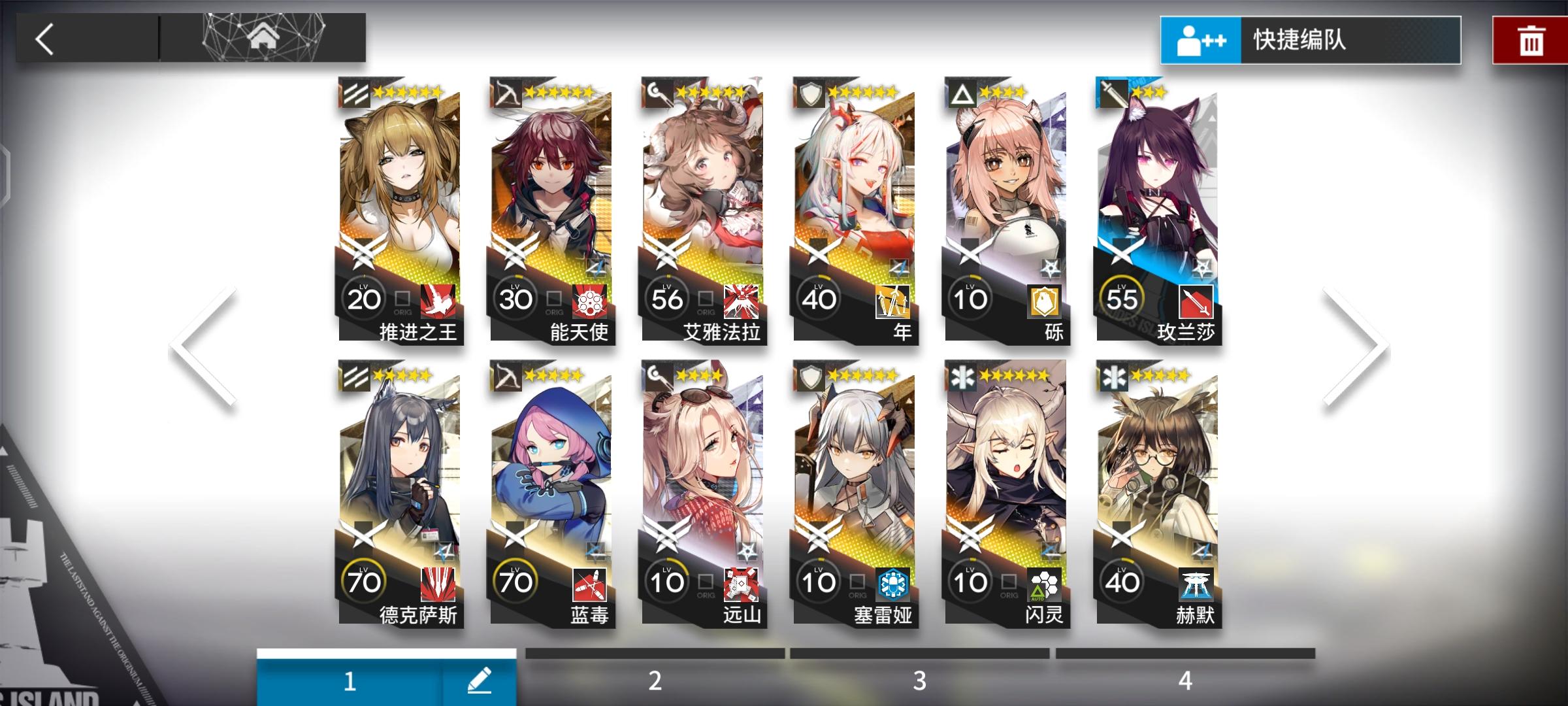
Task: Switch to squad tab 3
Action: [x=919, y=680]
